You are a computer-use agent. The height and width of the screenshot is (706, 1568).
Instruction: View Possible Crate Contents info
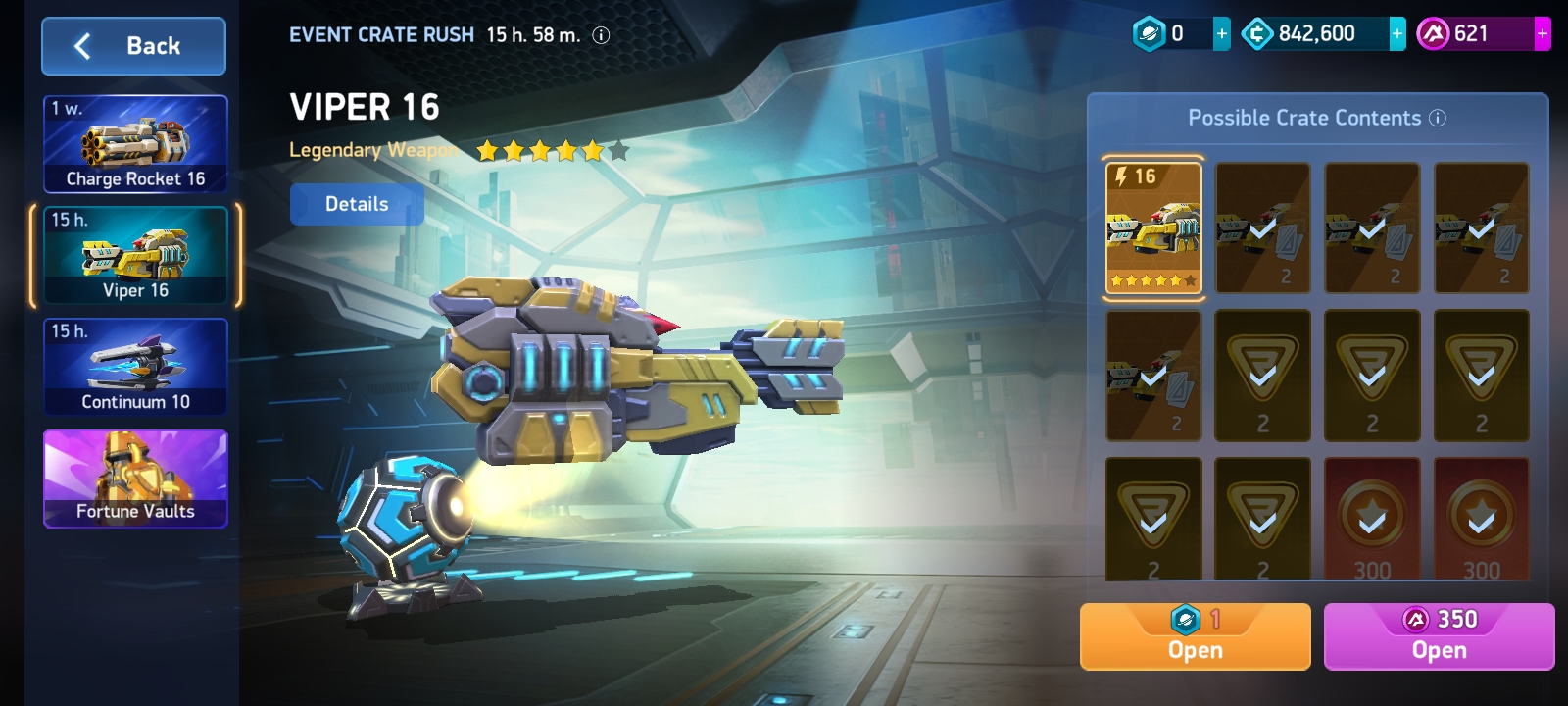pyautogui.click(x=1438, y=119)
